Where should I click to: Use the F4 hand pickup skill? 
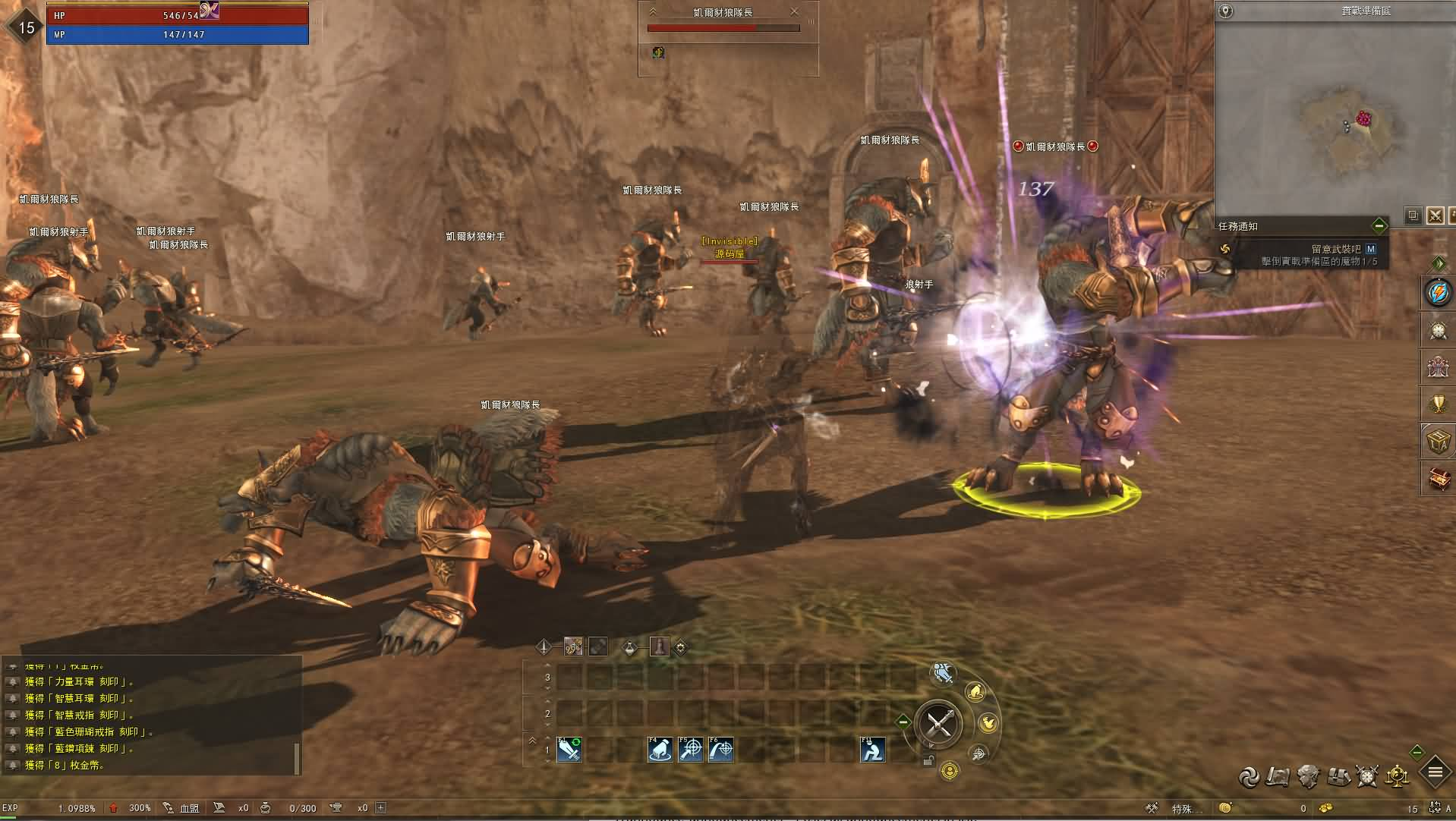[x=660, y=750]
